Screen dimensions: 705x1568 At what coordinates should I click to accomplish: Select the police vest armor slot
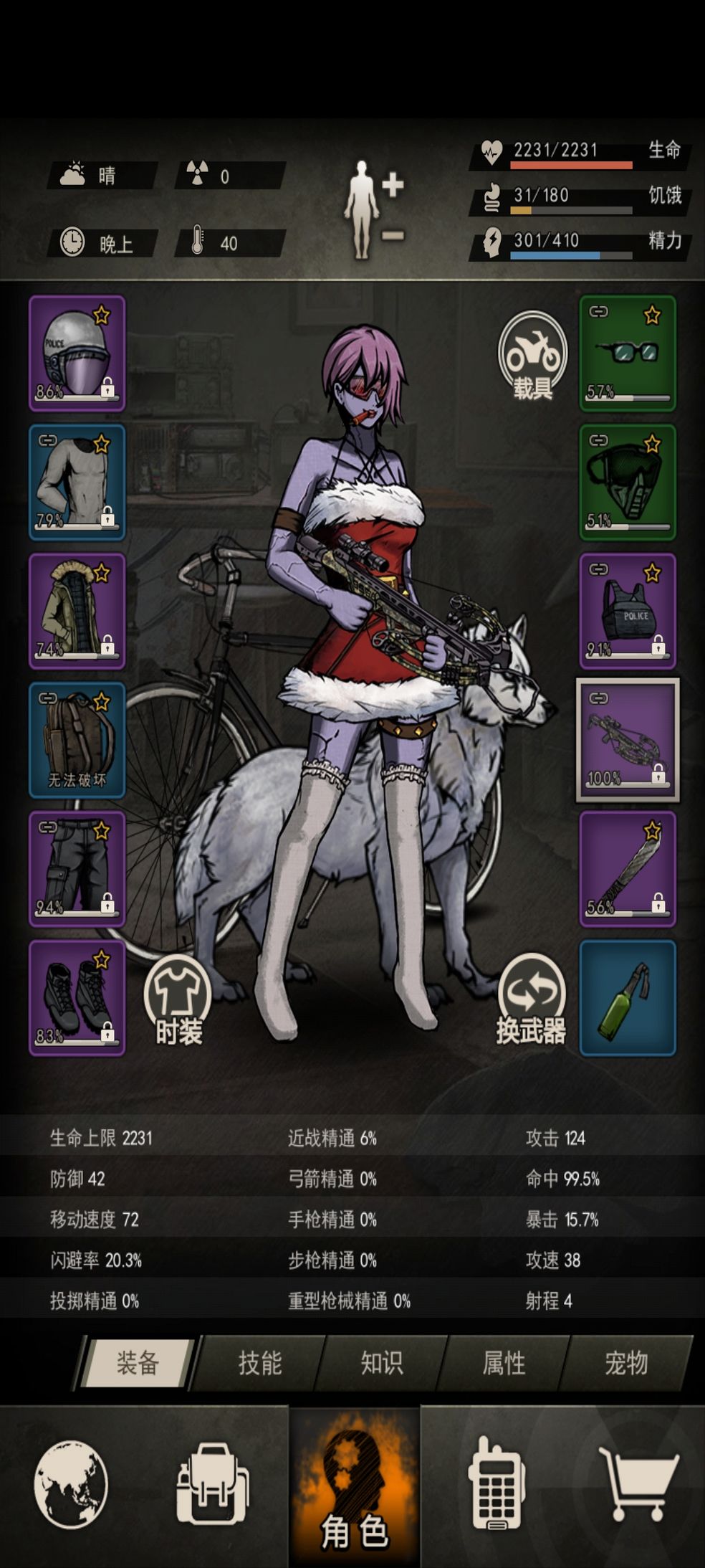[x=627, y=611]
